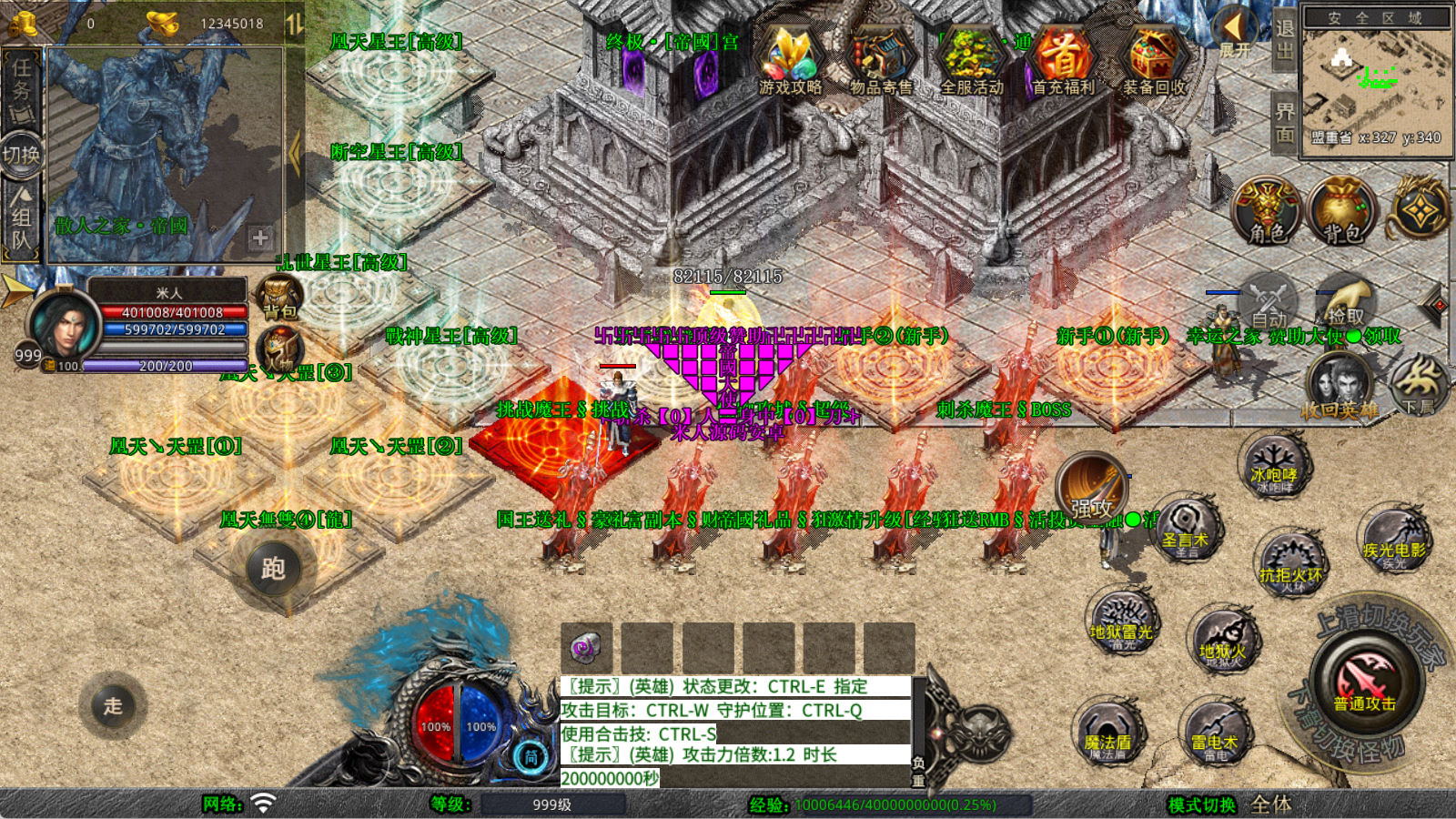Click the 展开 expand arrow button
Viewport: 1456px width, 819px height.
point(1235,32)
